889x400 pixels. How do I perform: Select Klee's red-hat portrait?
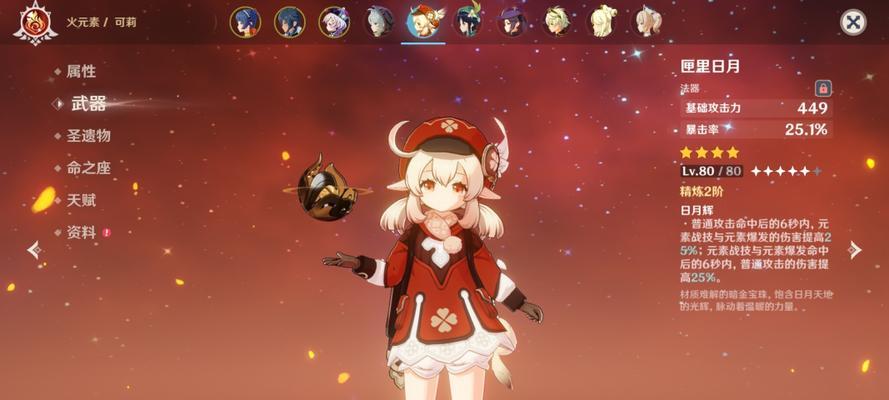pyautogui.click(x=425, y=21)
